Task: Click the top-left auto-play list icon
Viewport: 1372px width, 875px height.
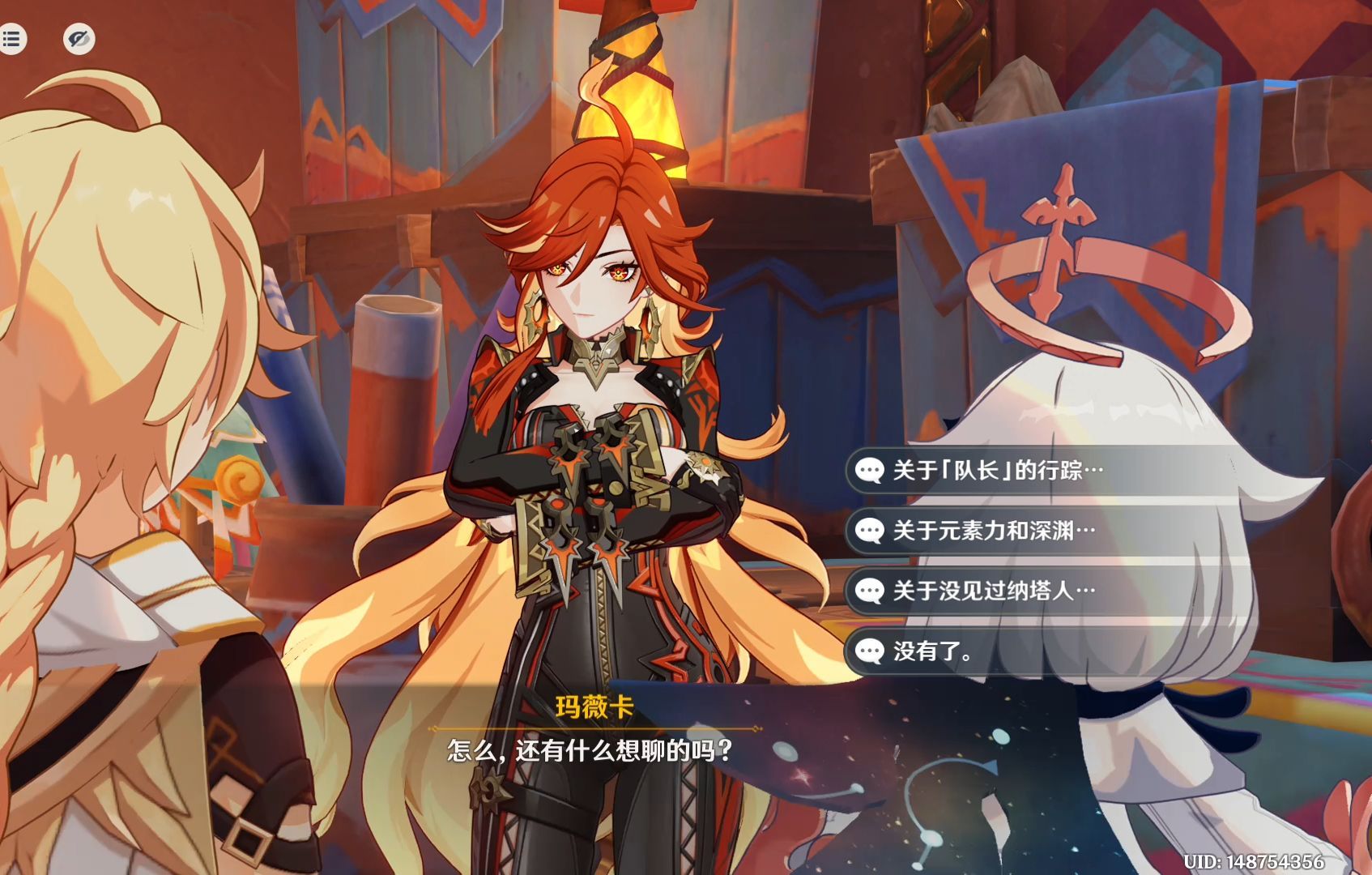Action: tap(11, 41)
